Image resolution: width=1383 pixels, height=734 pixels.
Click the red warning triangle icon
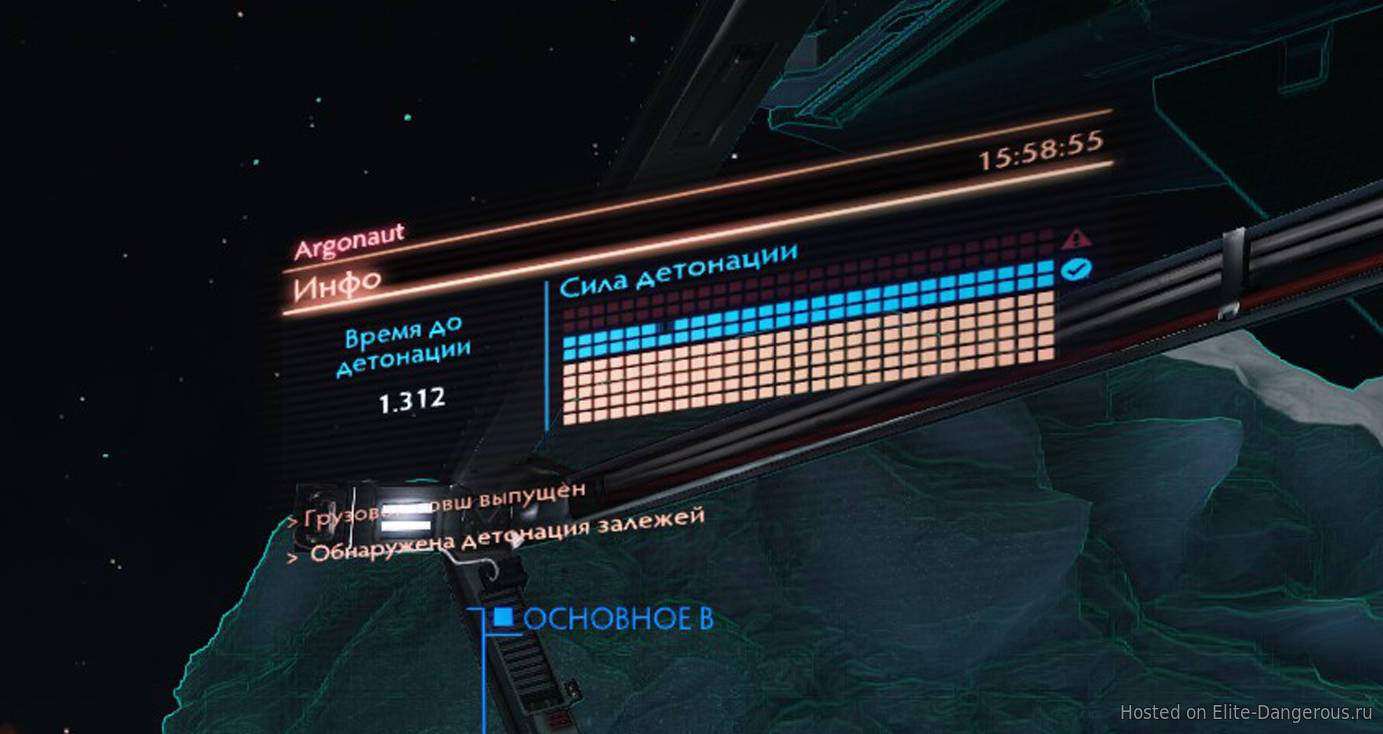[x=1076, y=238]
